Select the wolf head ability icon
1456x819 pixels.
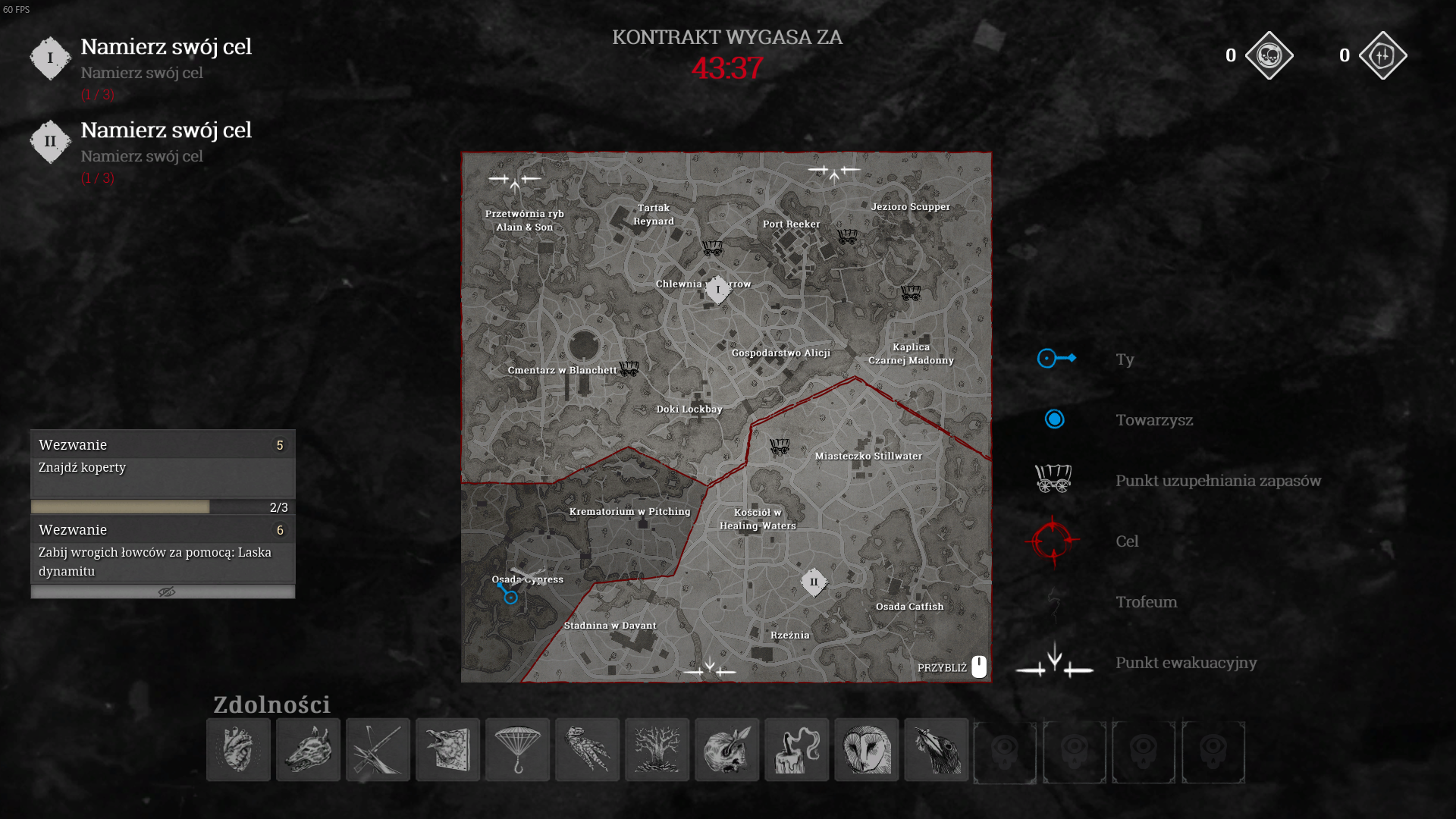click(308, 750)
